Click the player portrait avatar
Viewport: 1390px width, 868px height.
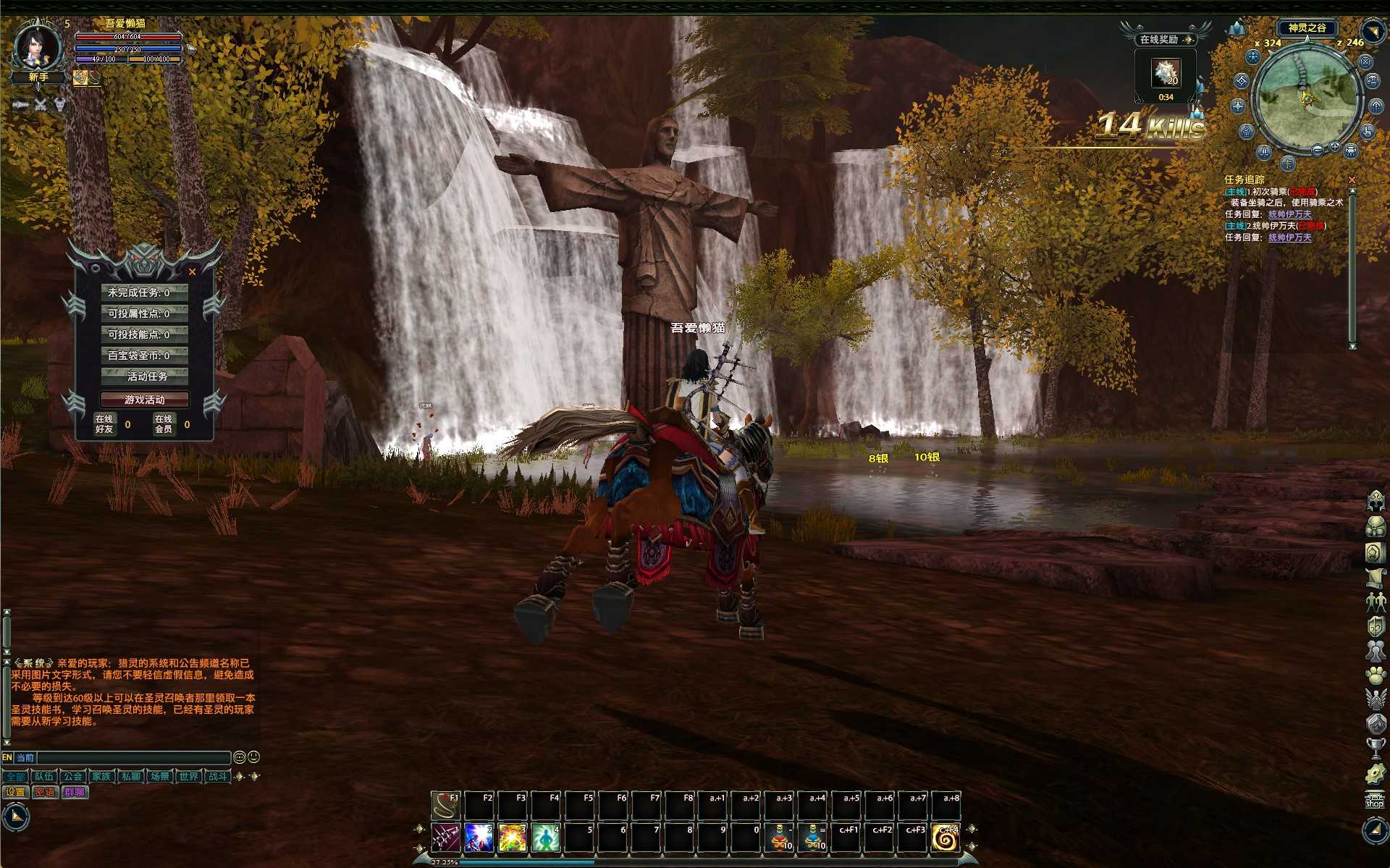click(x=38, y=46)
